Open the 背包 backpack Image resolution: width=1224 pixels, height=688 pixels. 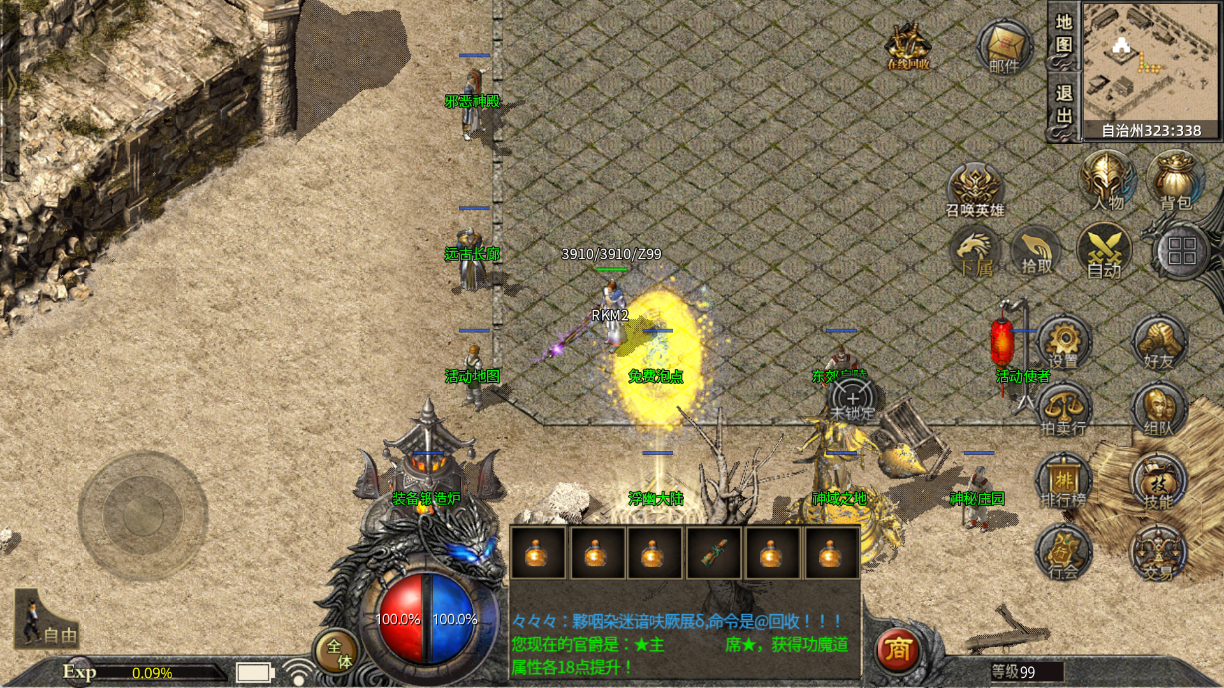(1176, 180)
